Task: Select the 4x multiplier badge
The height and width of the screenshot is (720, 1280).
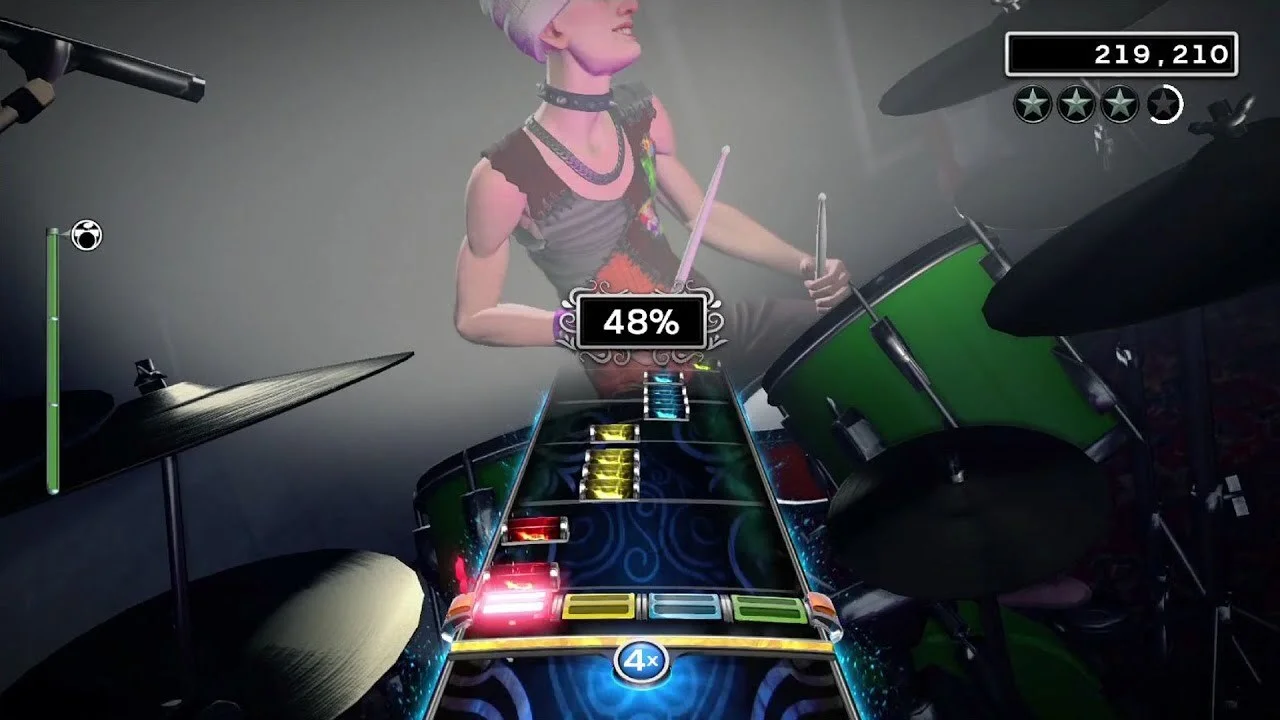Action: coord(640,661)
